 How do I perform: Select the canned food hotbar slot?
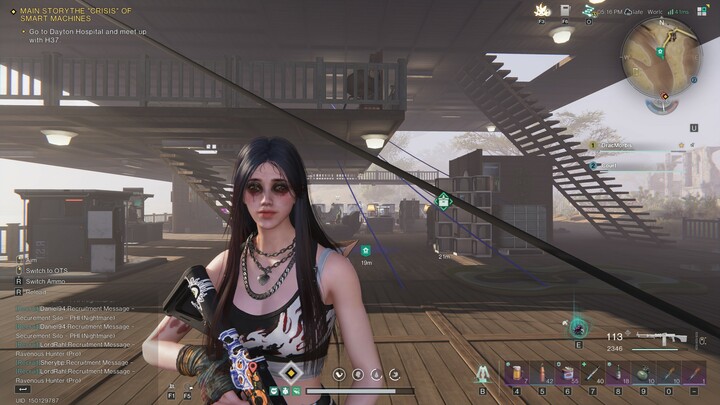[x=567, y=374]
